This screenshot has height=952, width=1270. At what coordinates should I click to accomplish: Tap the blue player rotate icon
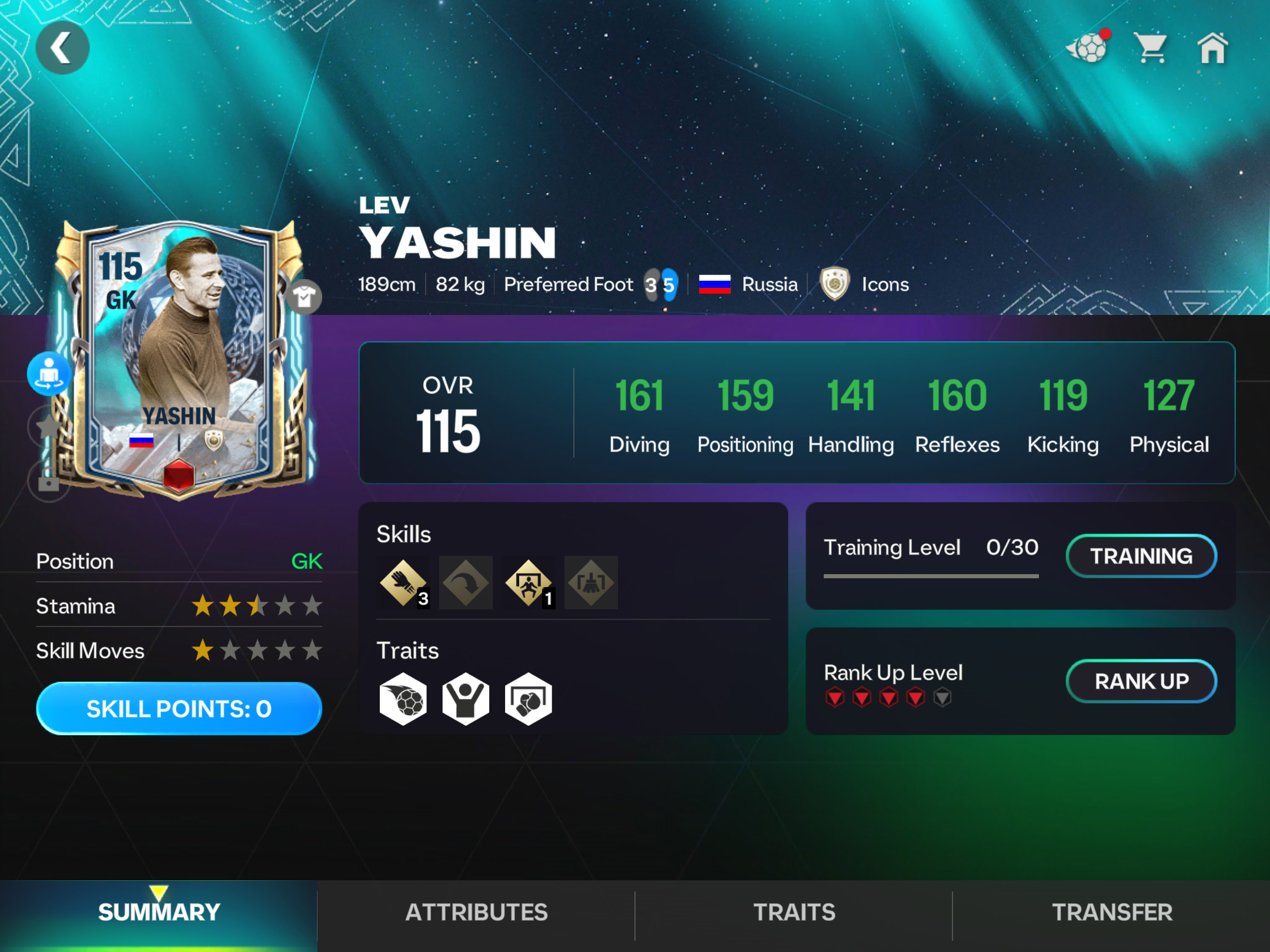49,374
